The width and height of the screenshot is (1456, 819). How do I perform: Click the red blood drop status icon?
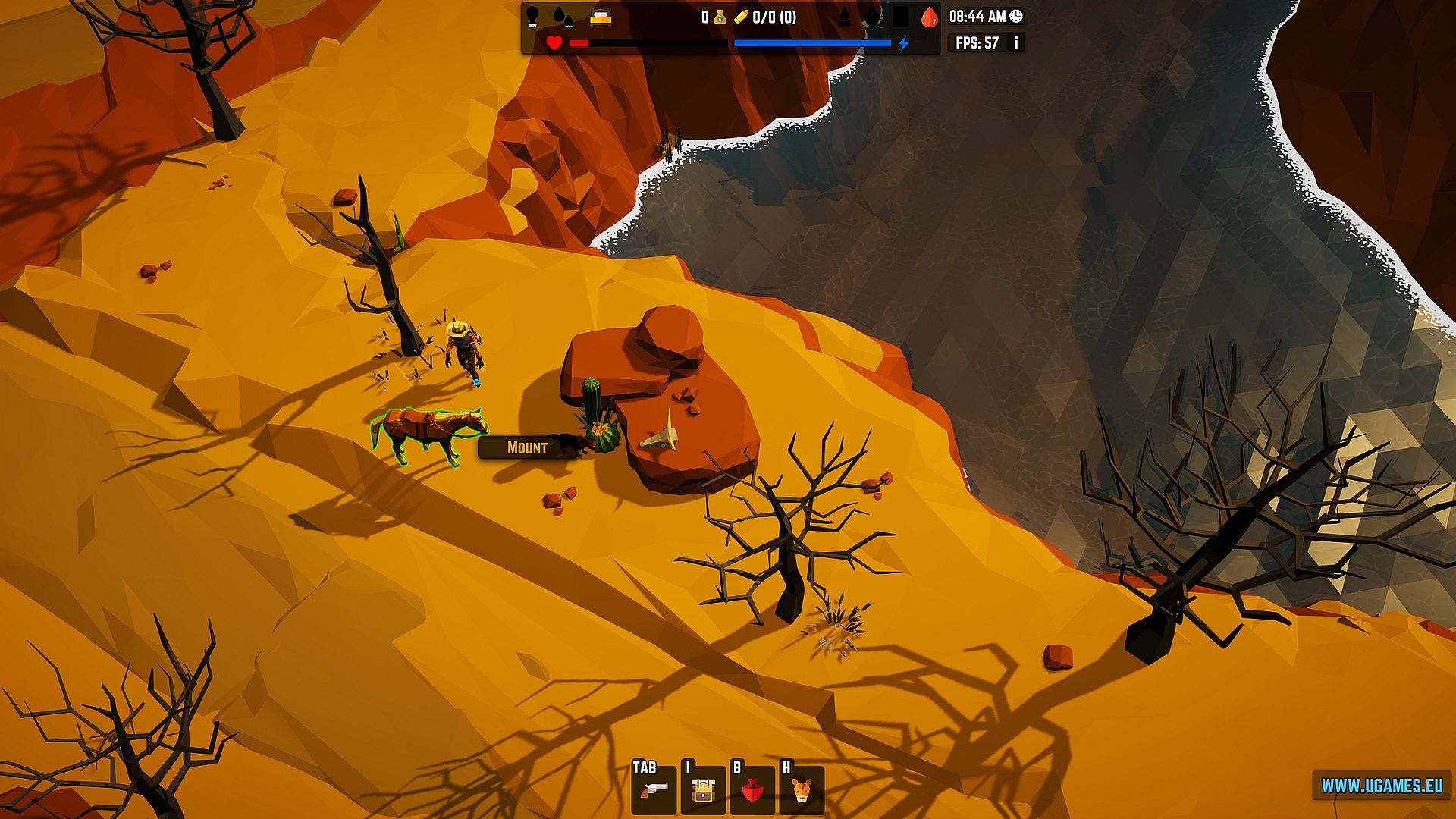929,17
